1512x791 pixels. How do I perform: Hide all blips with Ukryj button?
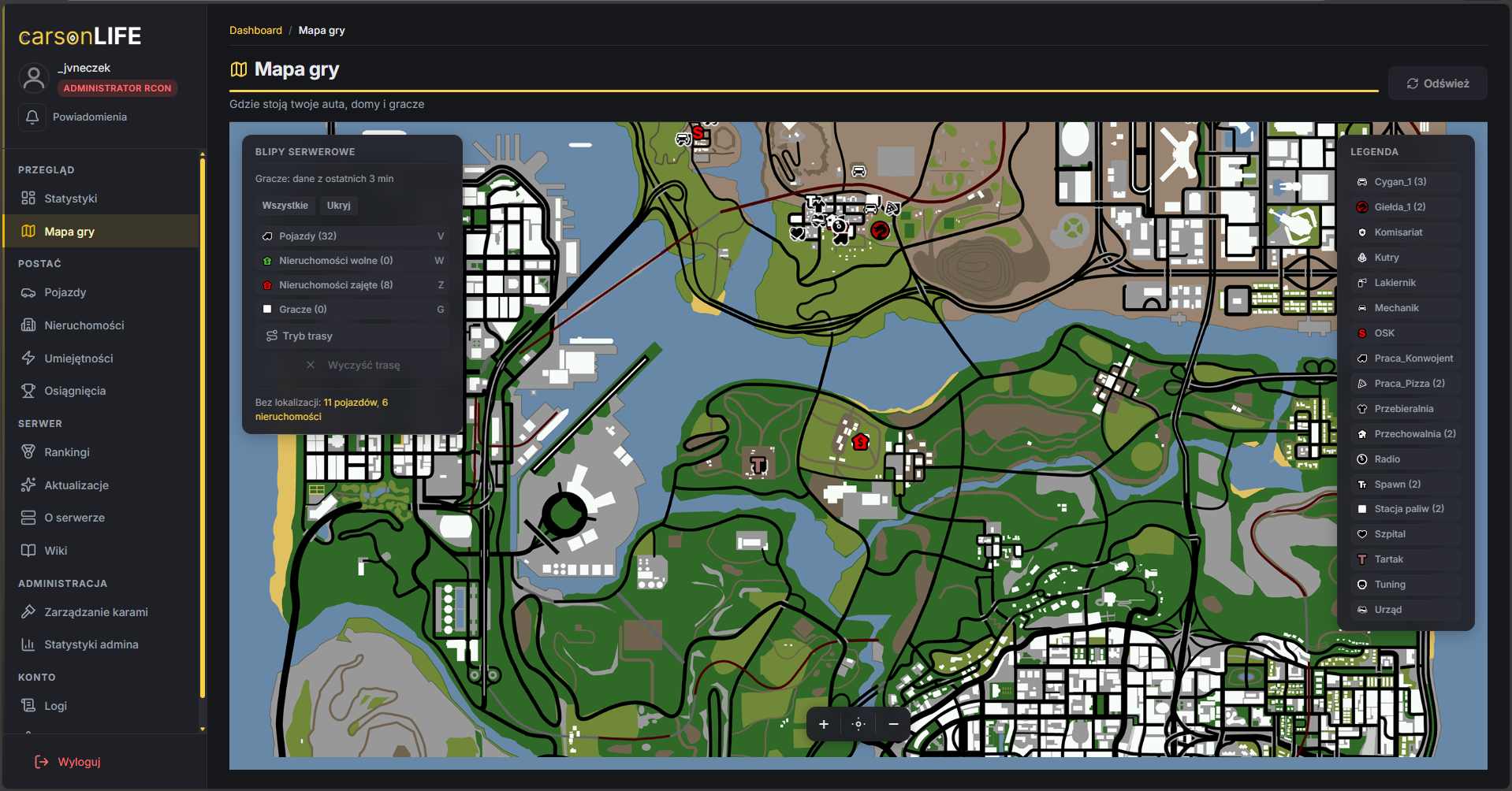point(338,206)
